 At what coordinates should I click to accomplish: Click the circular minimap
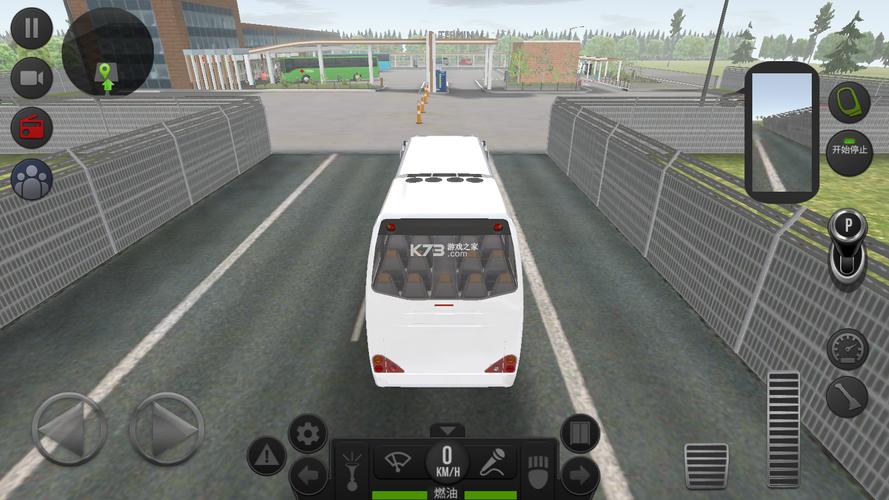pyautogui.click(x=107, y=53)
